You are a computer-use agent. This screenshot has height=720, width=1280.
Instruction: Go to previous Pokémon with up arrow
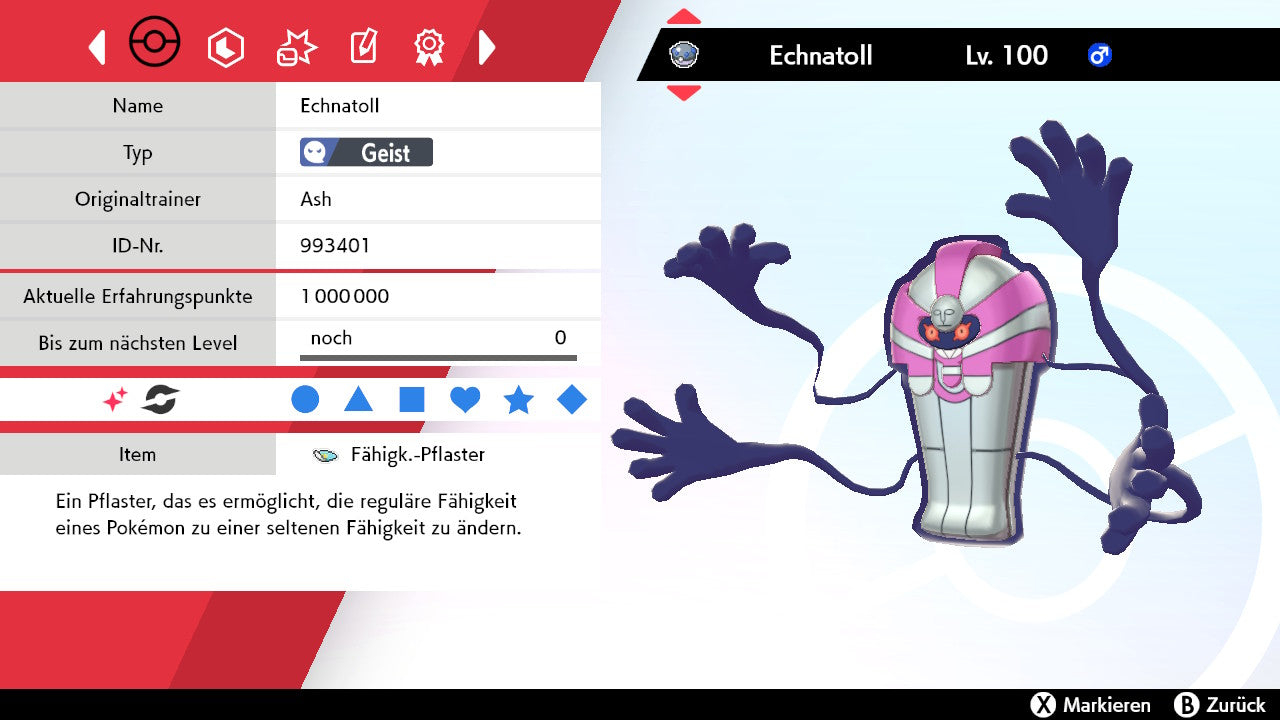(684, 17)
